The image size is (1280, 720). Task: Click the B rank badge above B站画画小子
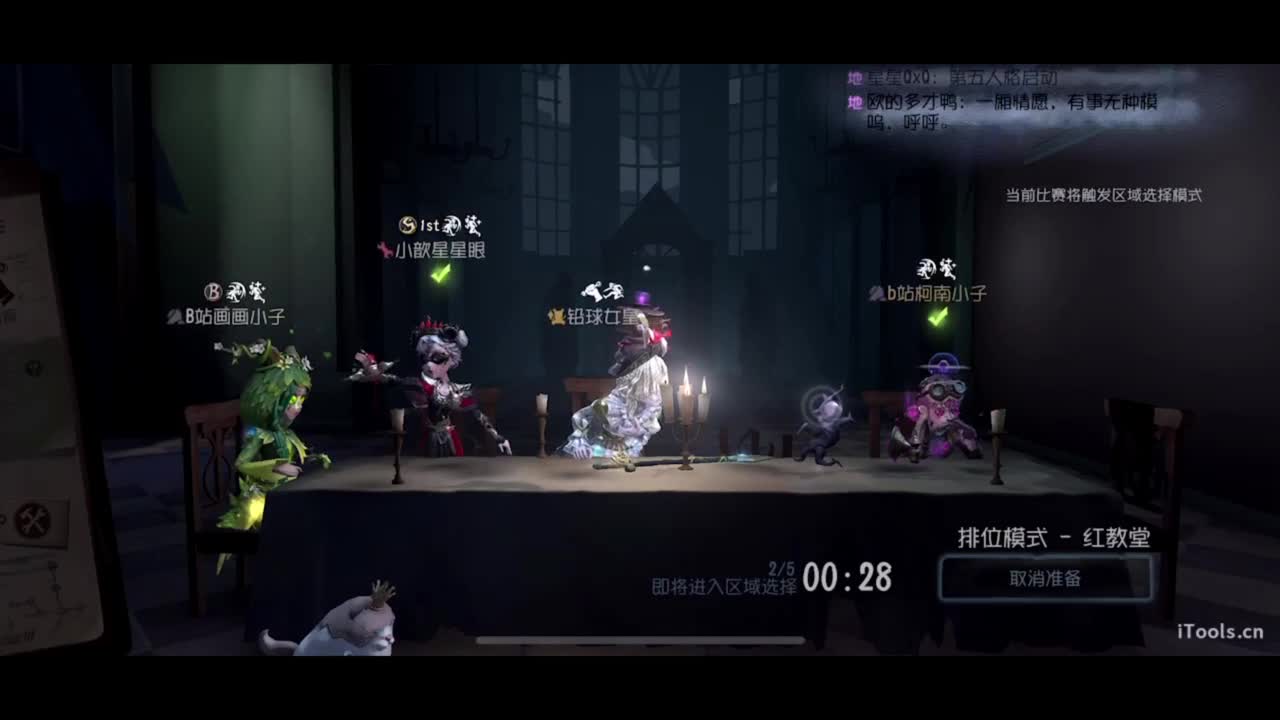212,289
